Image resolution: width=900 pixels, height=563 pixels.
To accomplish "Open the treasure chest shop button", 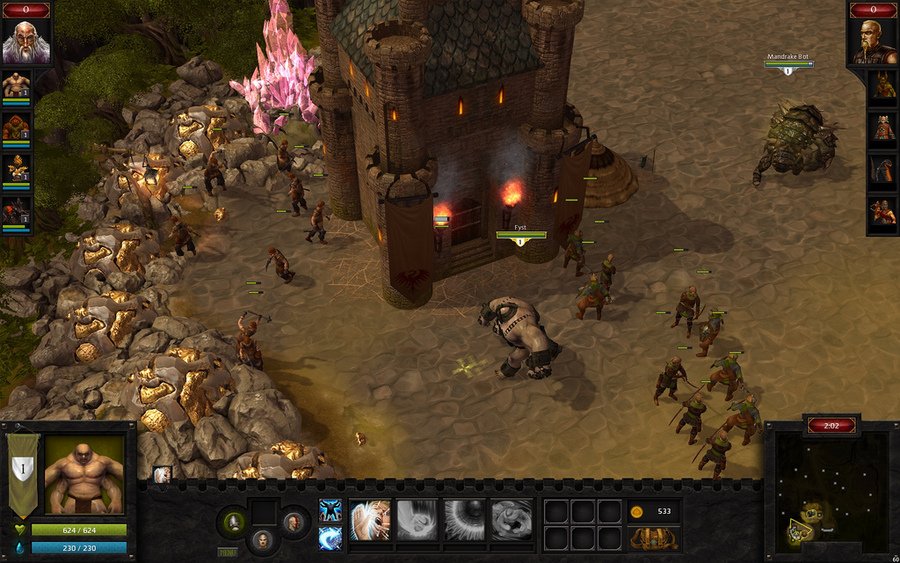I will tap(654, 539).
